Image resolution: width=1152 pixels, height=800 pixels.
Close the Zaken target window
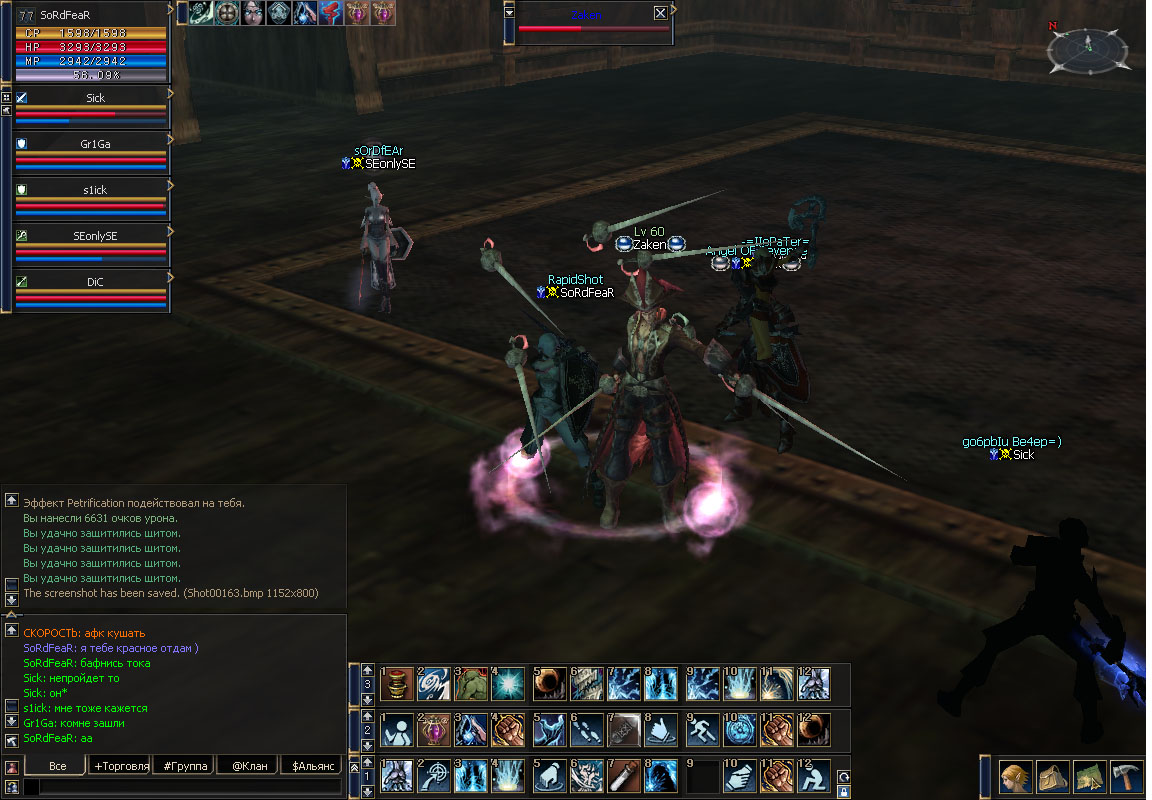point(660,13)
